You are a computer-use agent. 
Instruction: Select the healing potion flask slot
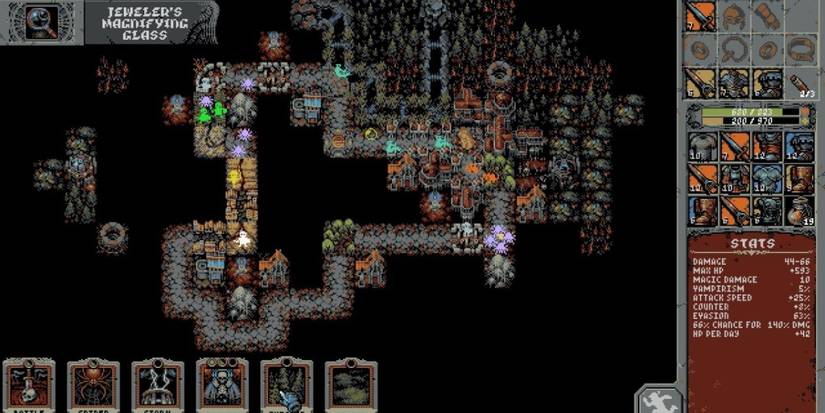799,82
